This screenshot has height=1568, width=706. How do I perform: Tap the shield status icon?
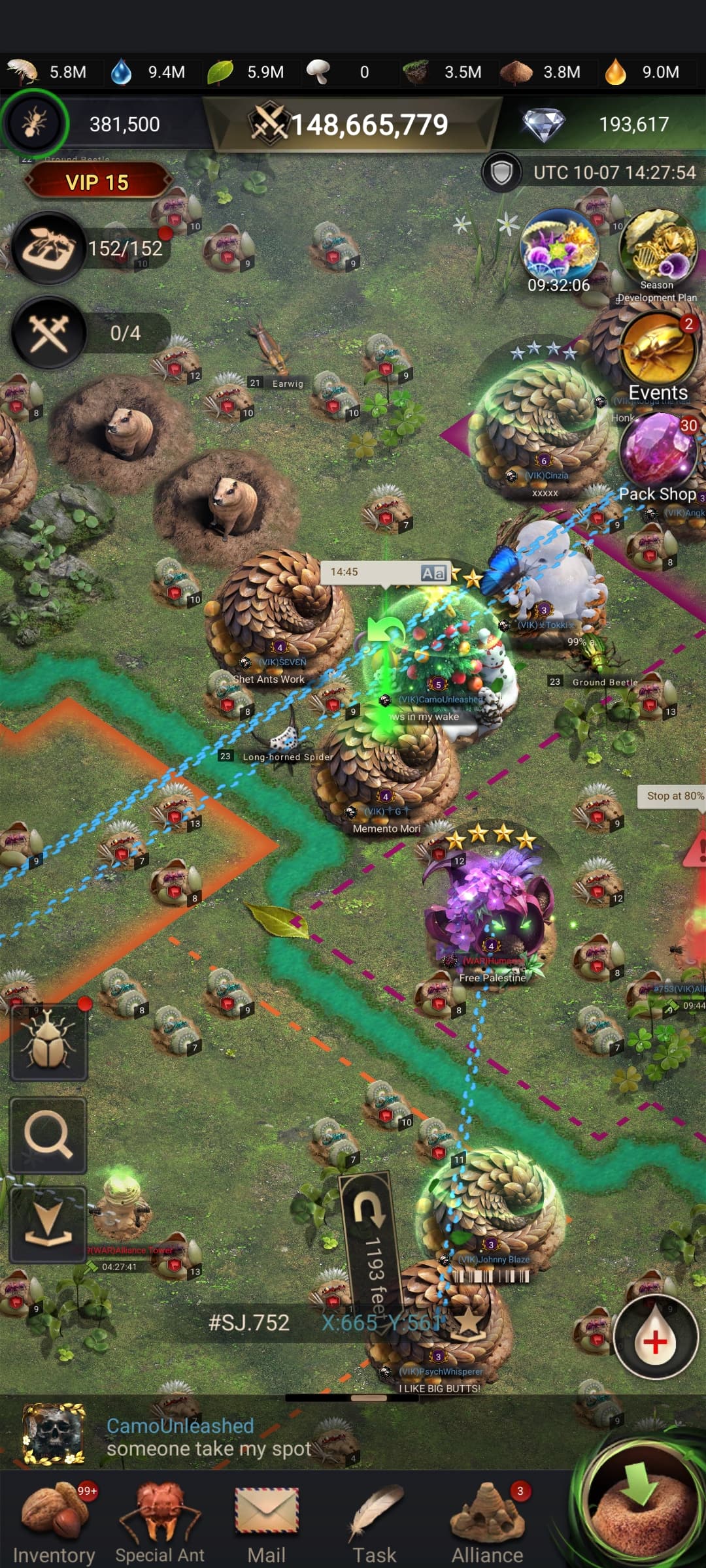(501, 172)
